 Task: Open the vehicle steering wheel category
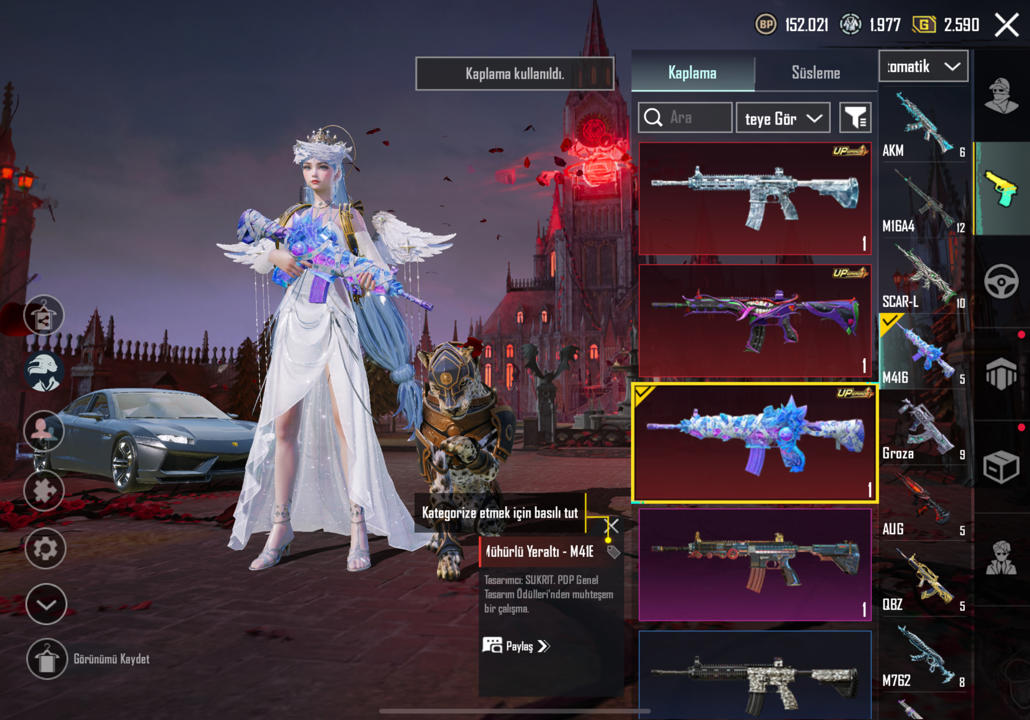[1001, 283]
